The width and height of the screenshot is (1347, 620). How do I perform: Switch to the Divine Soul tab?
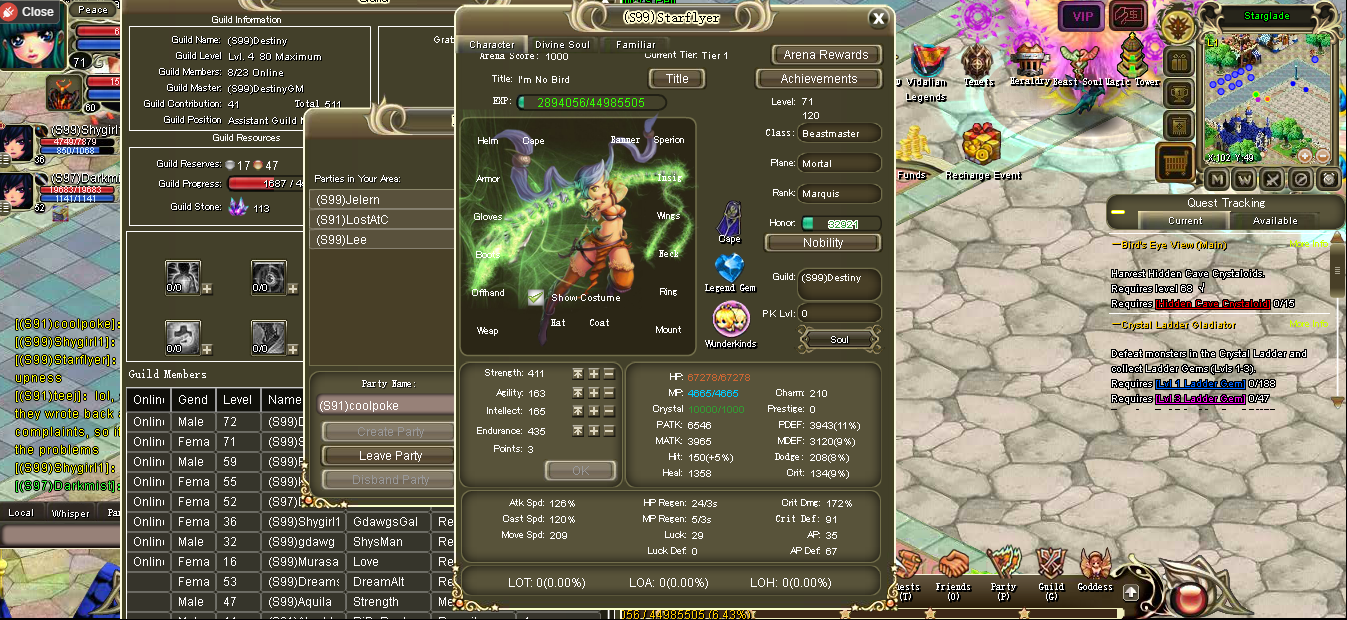[x=562, y=45]
